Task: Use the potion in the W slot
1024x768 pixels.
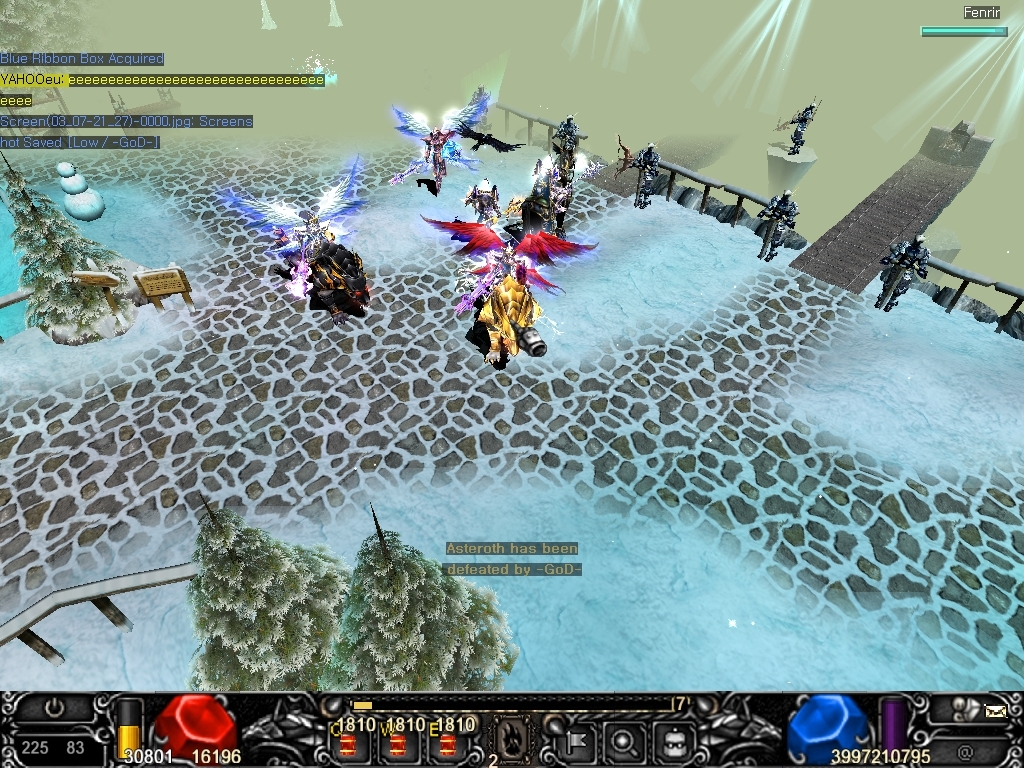Action: tap(398, 744)
